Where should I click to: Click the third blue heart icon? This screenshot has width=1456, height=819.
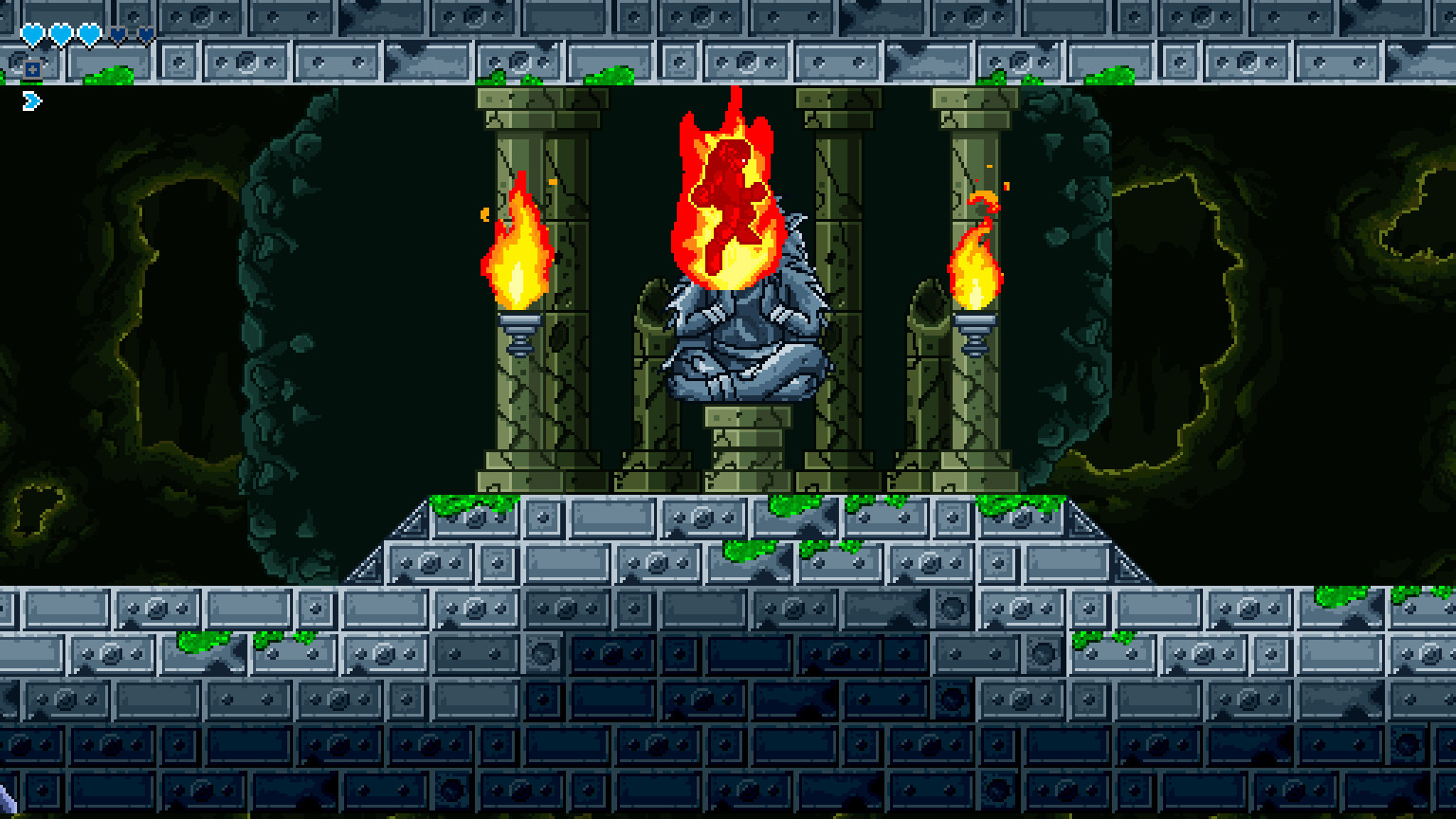[x=89, y=34]
